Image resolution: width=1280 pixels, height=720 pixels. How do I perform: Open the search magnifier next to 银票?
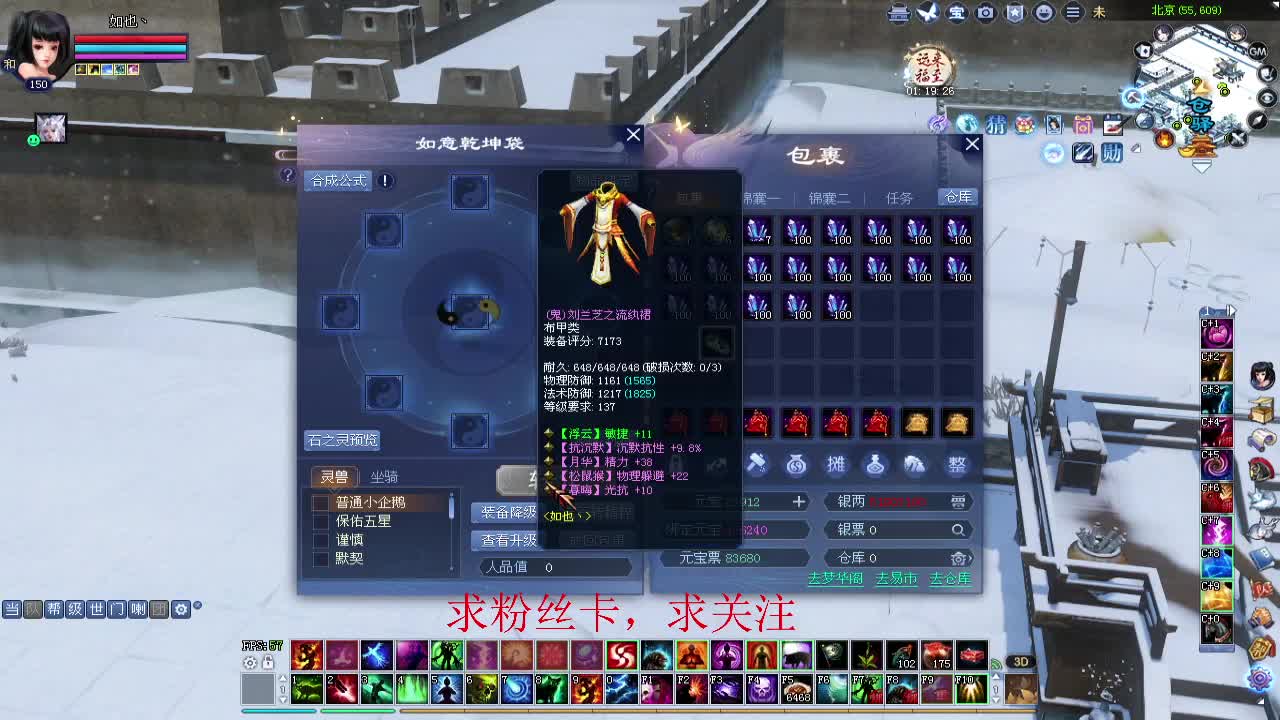959,530
